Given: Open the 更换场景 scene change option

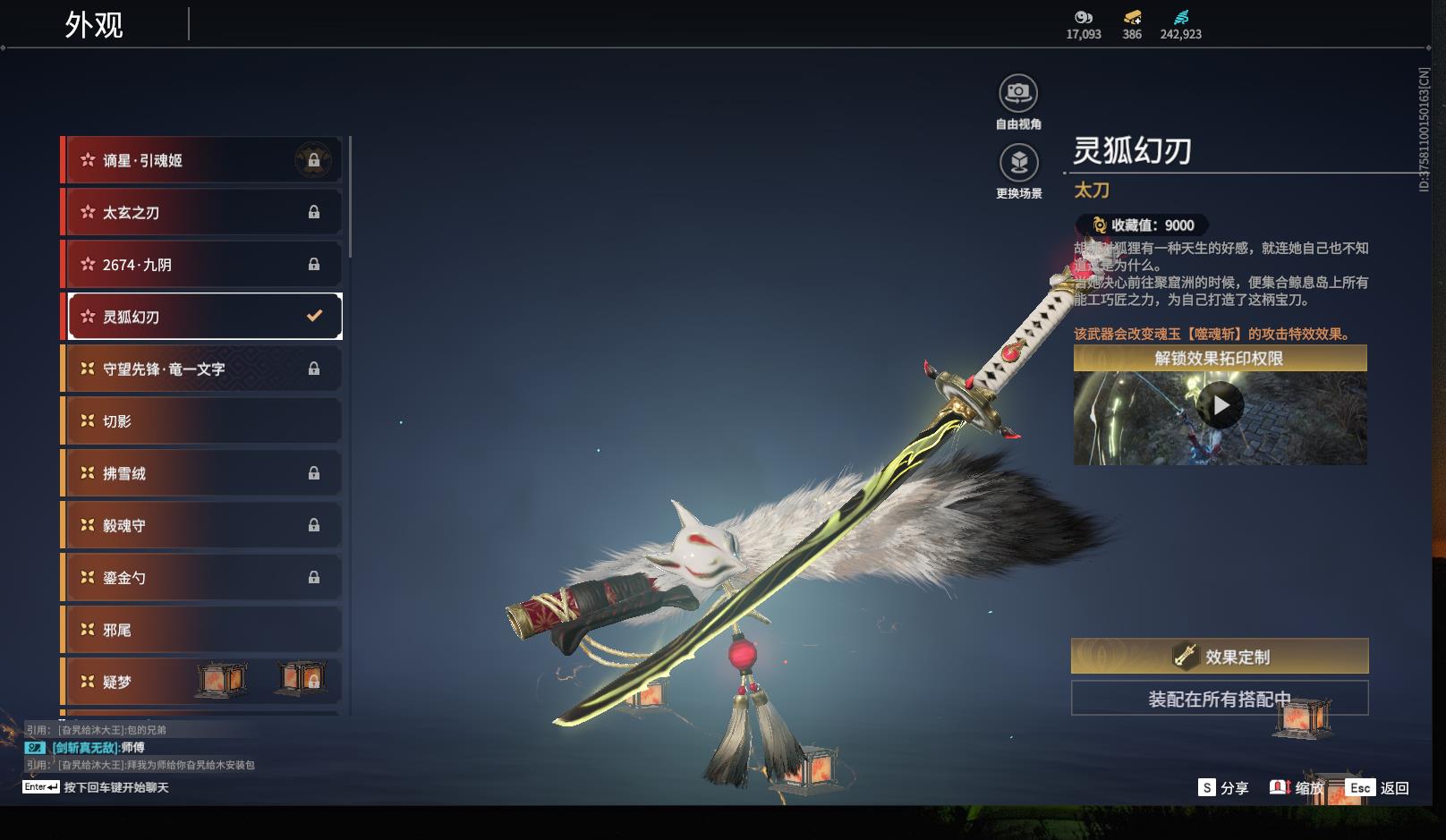Looking at the screenshot, I should [x=1018, y=164].
